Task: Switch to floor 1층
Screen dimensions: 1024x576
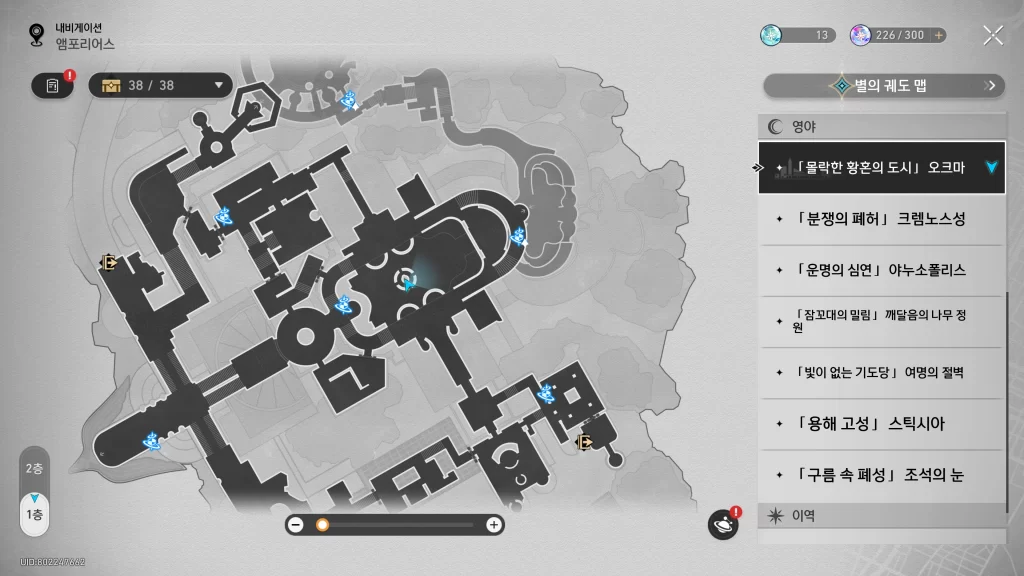Action: point(34,513)
